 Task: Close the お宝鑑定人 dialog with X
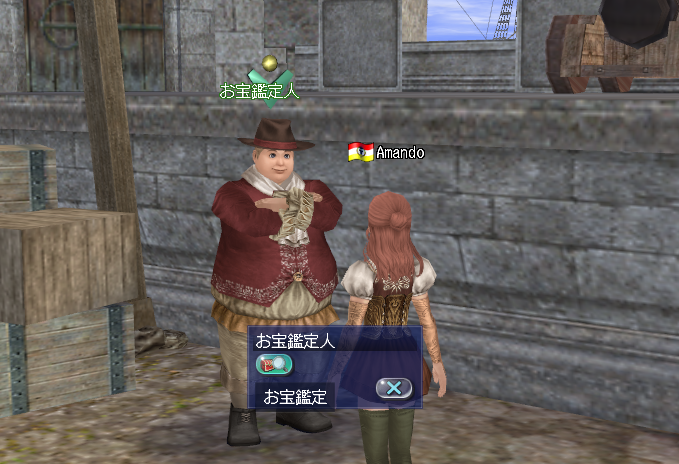394,388
